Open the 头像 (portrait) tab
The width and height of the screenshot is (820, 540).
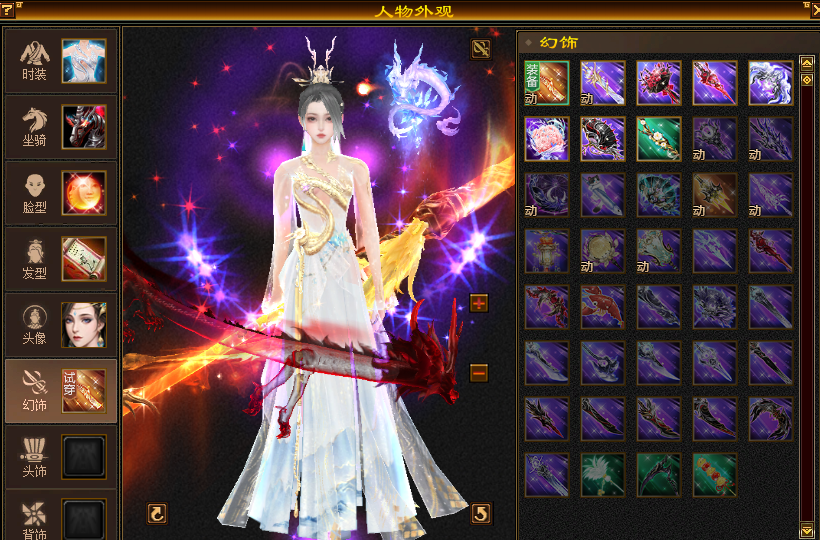point(60,324)
